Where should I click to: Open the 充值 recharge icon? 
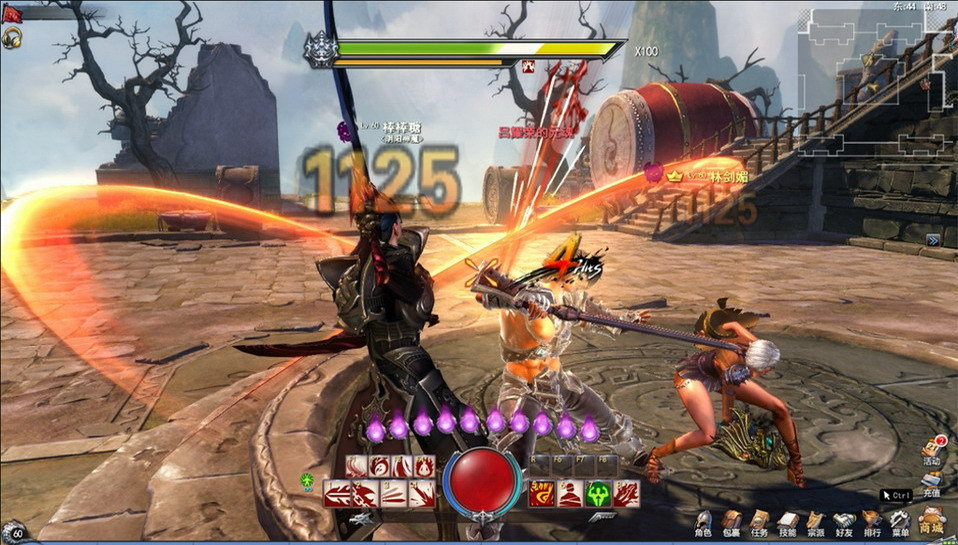click(x=931, y=482)
